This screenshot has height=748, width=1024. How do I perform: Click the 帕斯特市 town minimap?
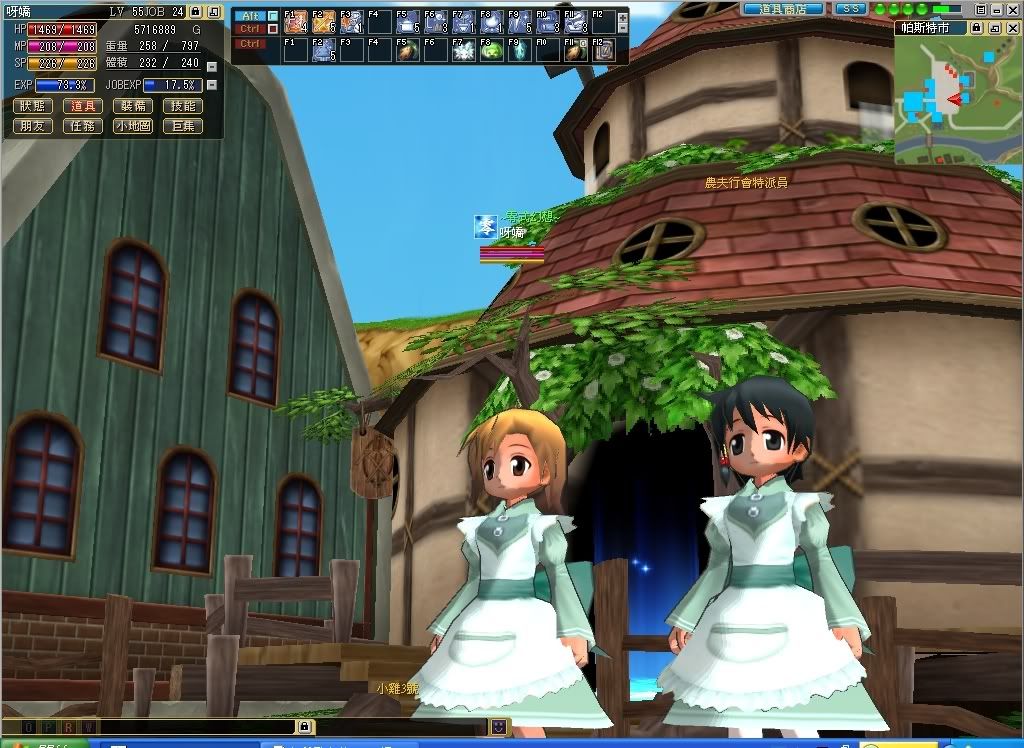pyautogui.click(x=957, y=100)
